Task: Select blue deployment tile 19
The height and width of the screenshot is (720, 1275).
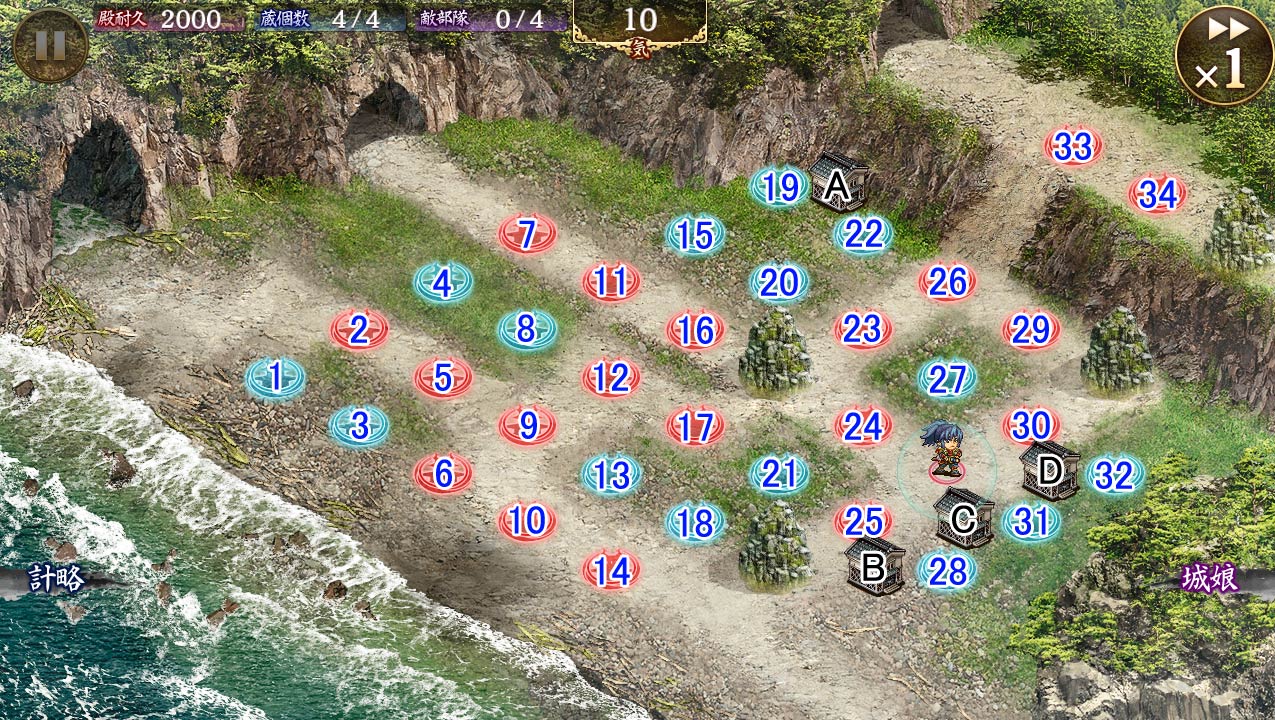Action: pyautogui.click(x=779, y=187)
